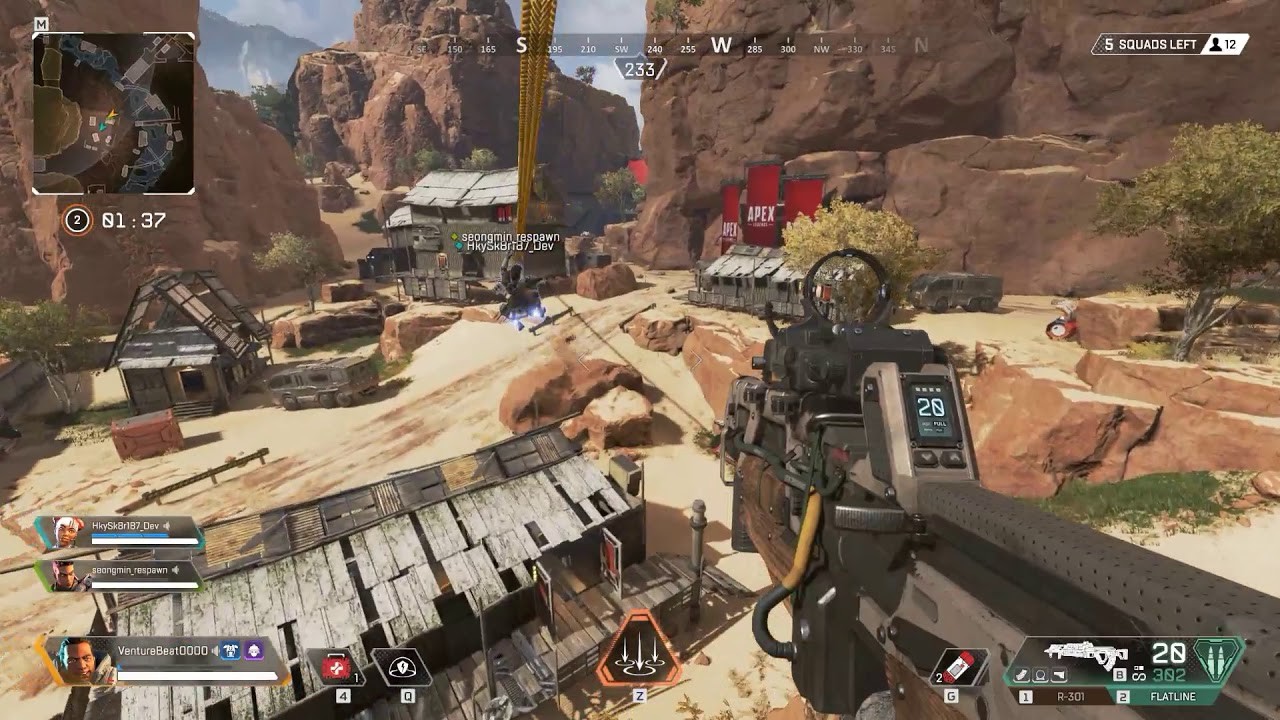This screenshot has height=720, width=1280.
Task: Mute VentureBeat0000's voice speaker icon
Action: [x=215, y=650]
